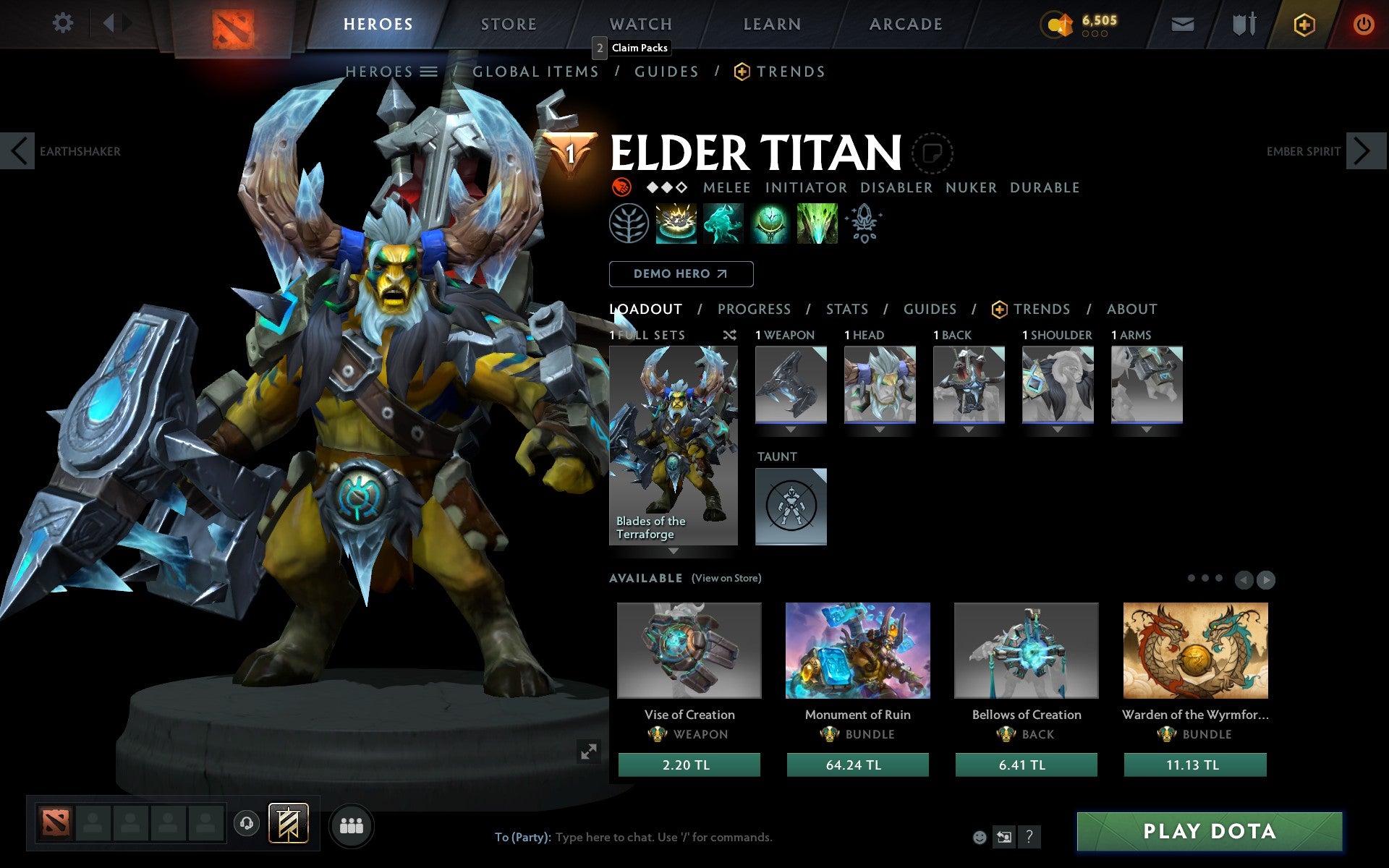
Task: Open notifications via the mail envelope icon
Action: 1182,23
